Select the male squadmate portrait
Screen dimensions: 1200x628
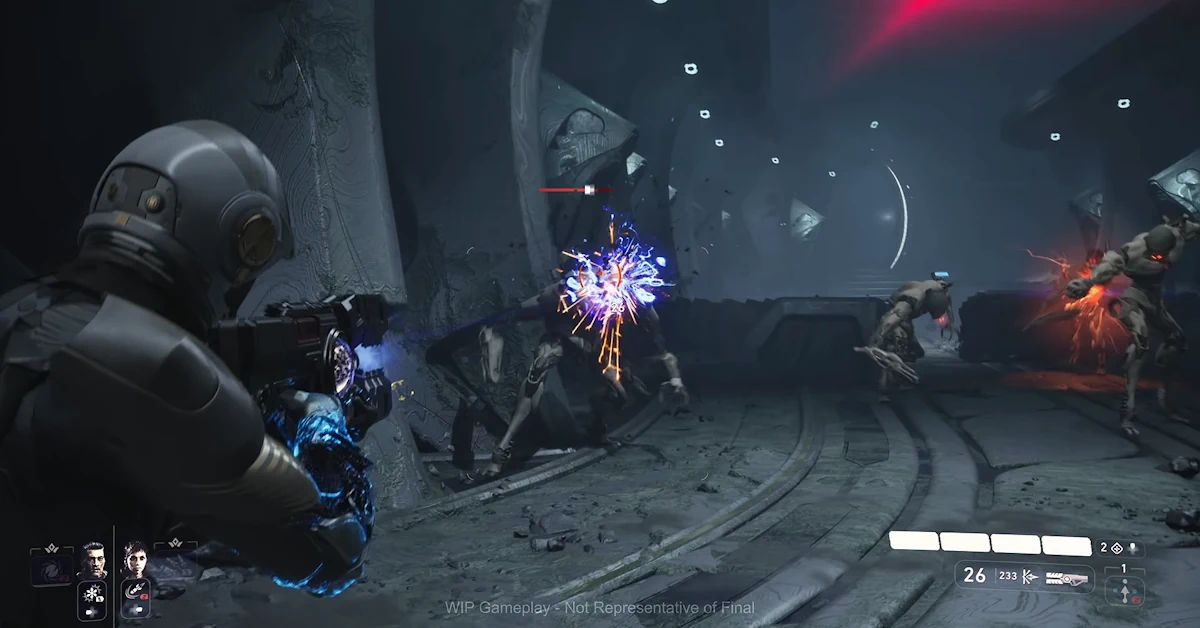(x=93, y=560)
